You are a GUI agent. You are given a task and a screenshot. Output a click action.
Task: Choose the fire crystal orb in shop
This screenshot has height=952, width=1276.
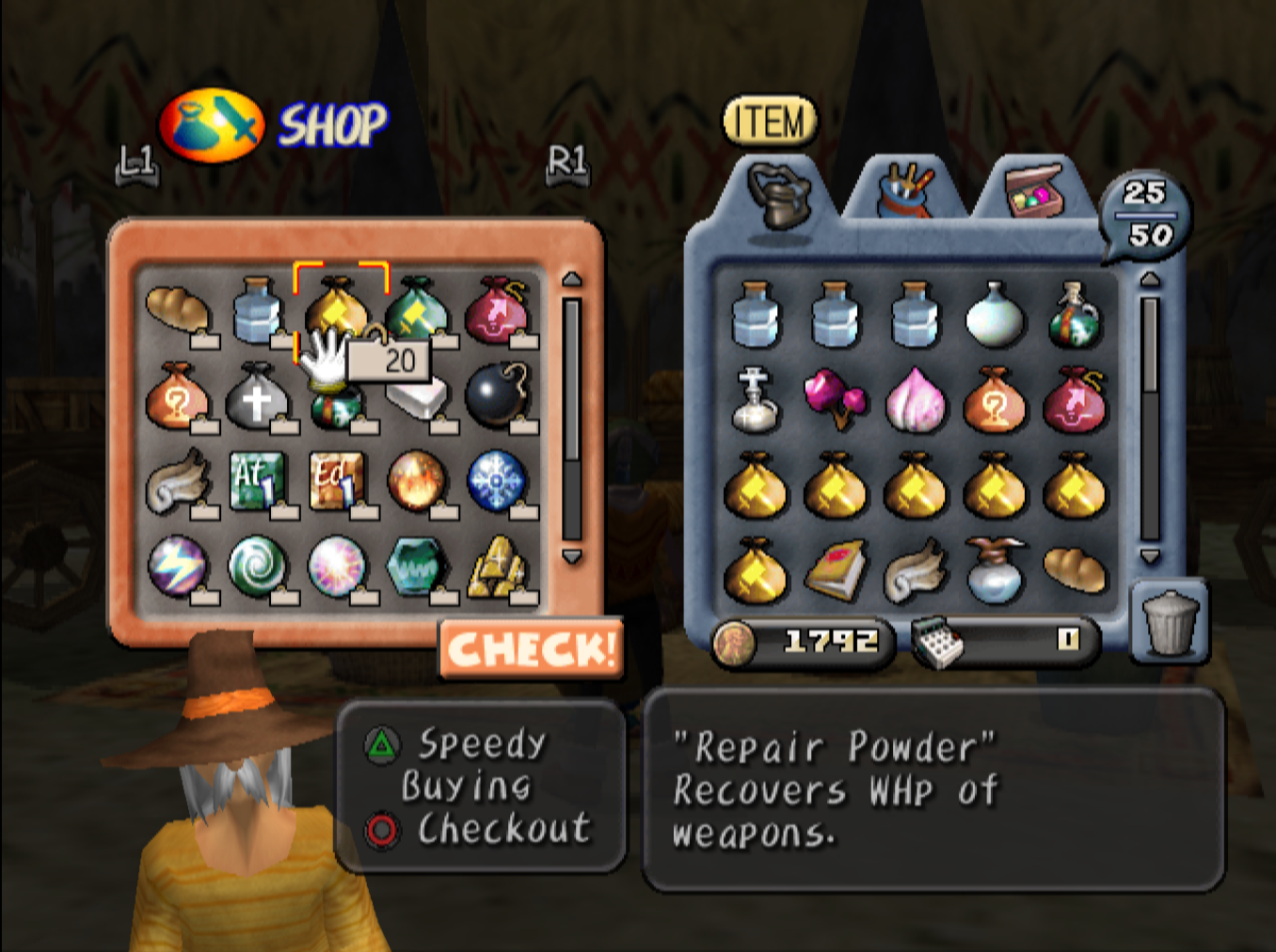416,480
